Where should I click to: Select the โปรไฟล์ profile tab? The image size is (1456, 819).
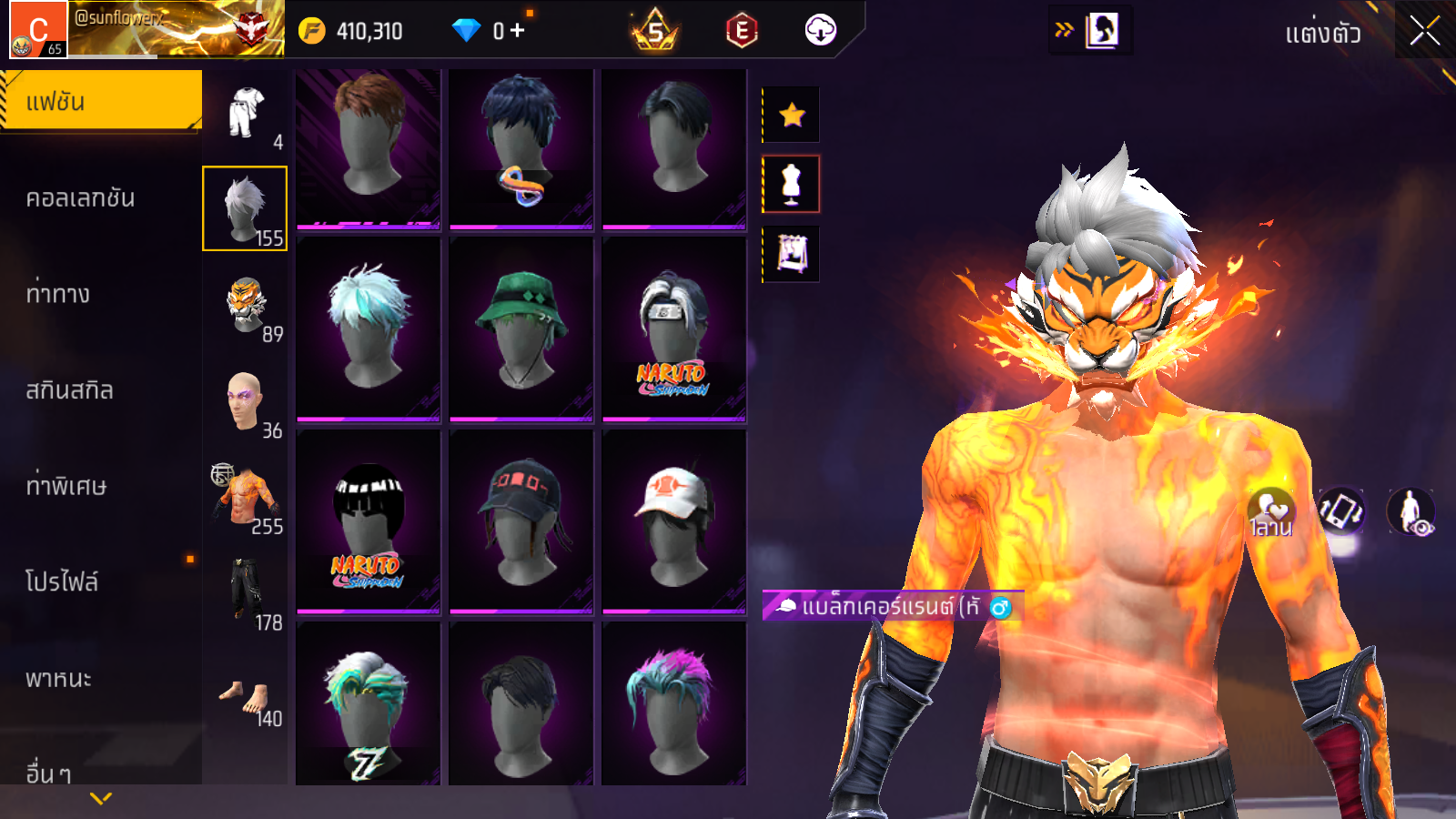click(62, 581)
